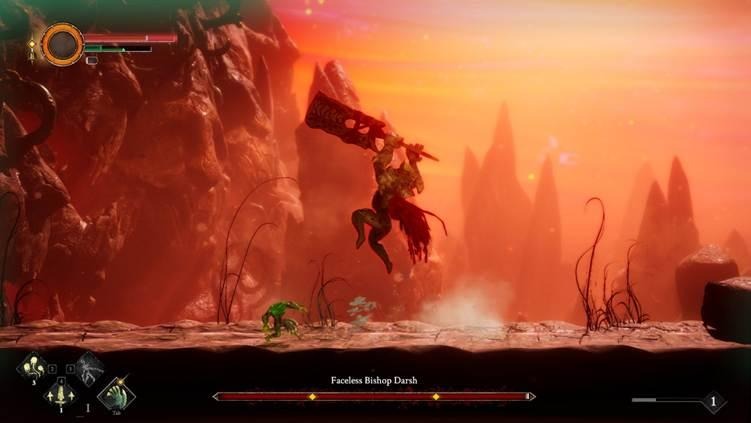Screen dimensions: 751x423
Task: Select the glowing spores consumable slot
Action: [x=31, y=366]
